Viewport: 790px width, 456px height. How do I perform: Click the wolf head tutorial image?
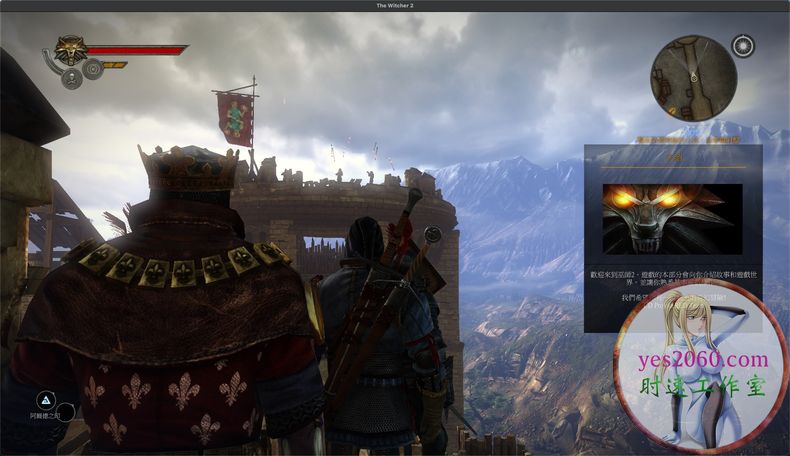point(672,218)
